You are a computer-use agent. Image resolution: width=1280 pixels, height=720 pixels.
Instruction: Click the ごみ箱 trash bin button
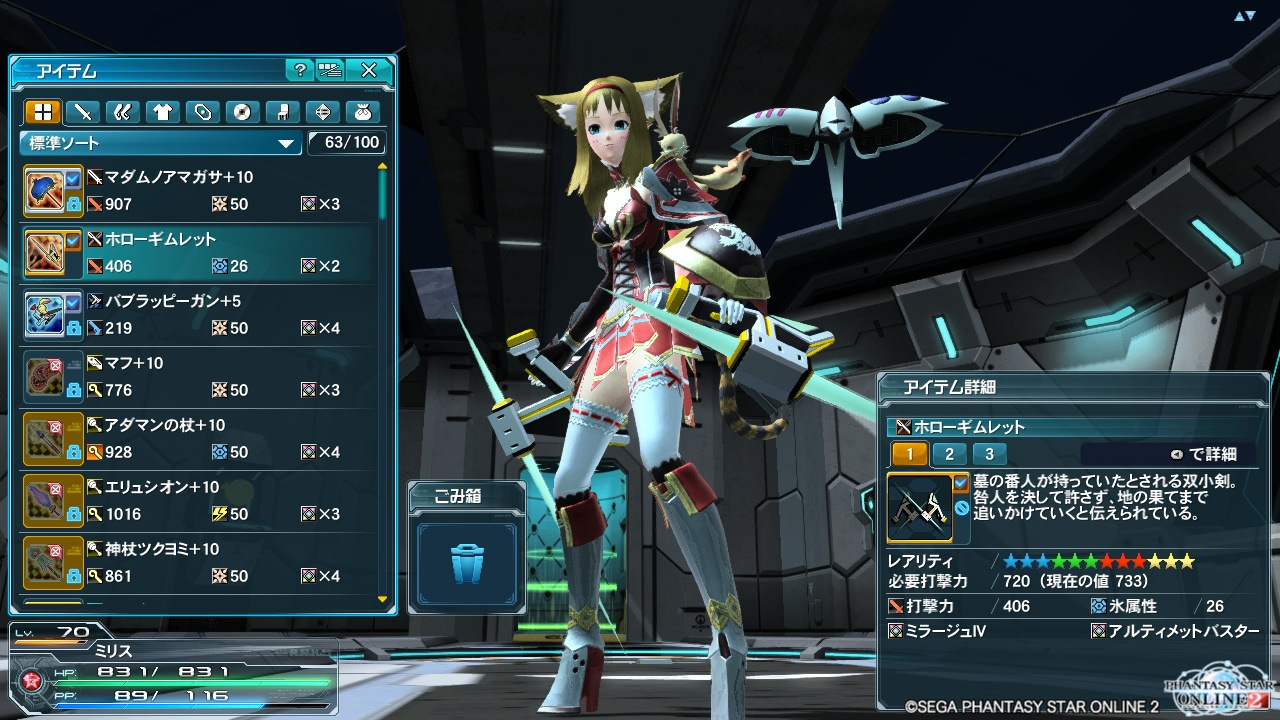point(466,562)
